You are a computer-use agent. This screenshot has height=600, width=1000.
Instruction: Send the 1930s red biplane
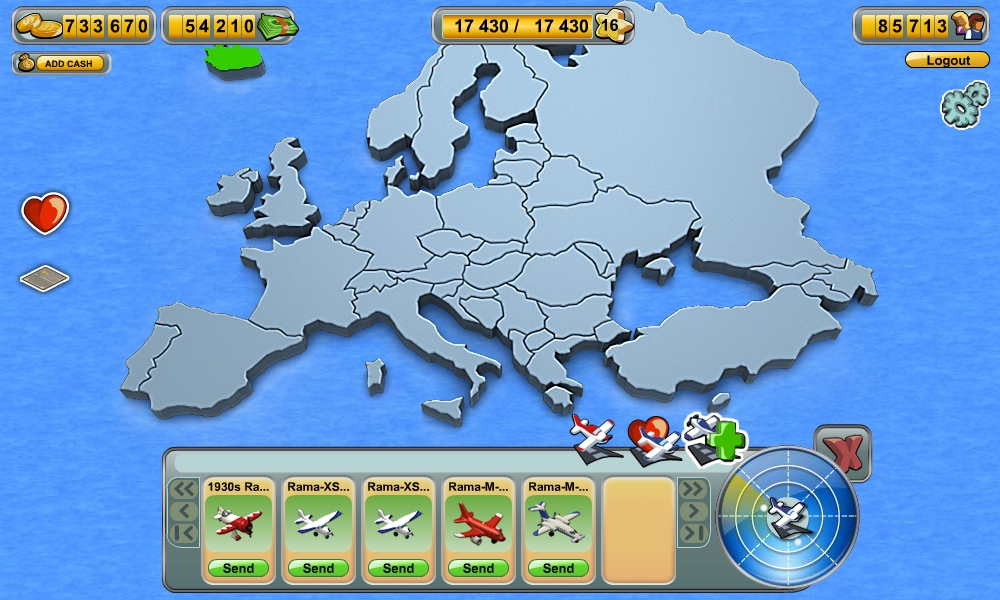(238, 568)
